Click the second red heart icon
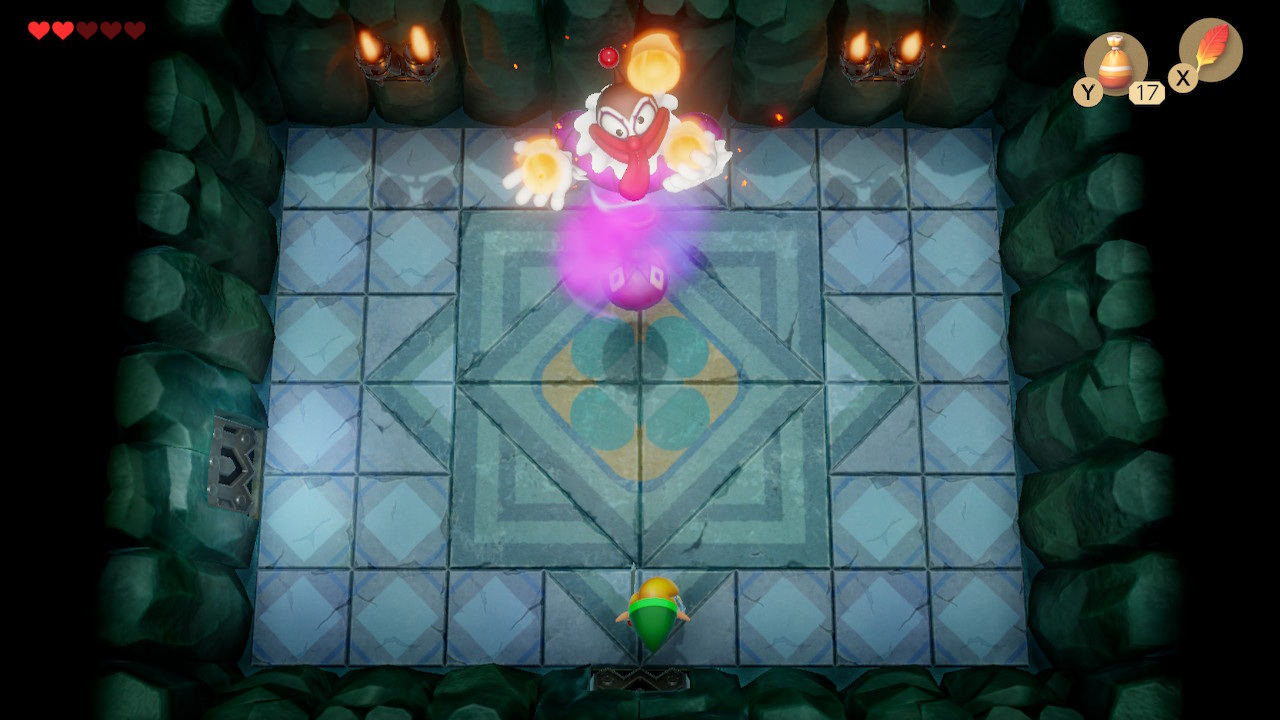The height and width of the screenshot is (720, 1280). [x=62, y=29]
